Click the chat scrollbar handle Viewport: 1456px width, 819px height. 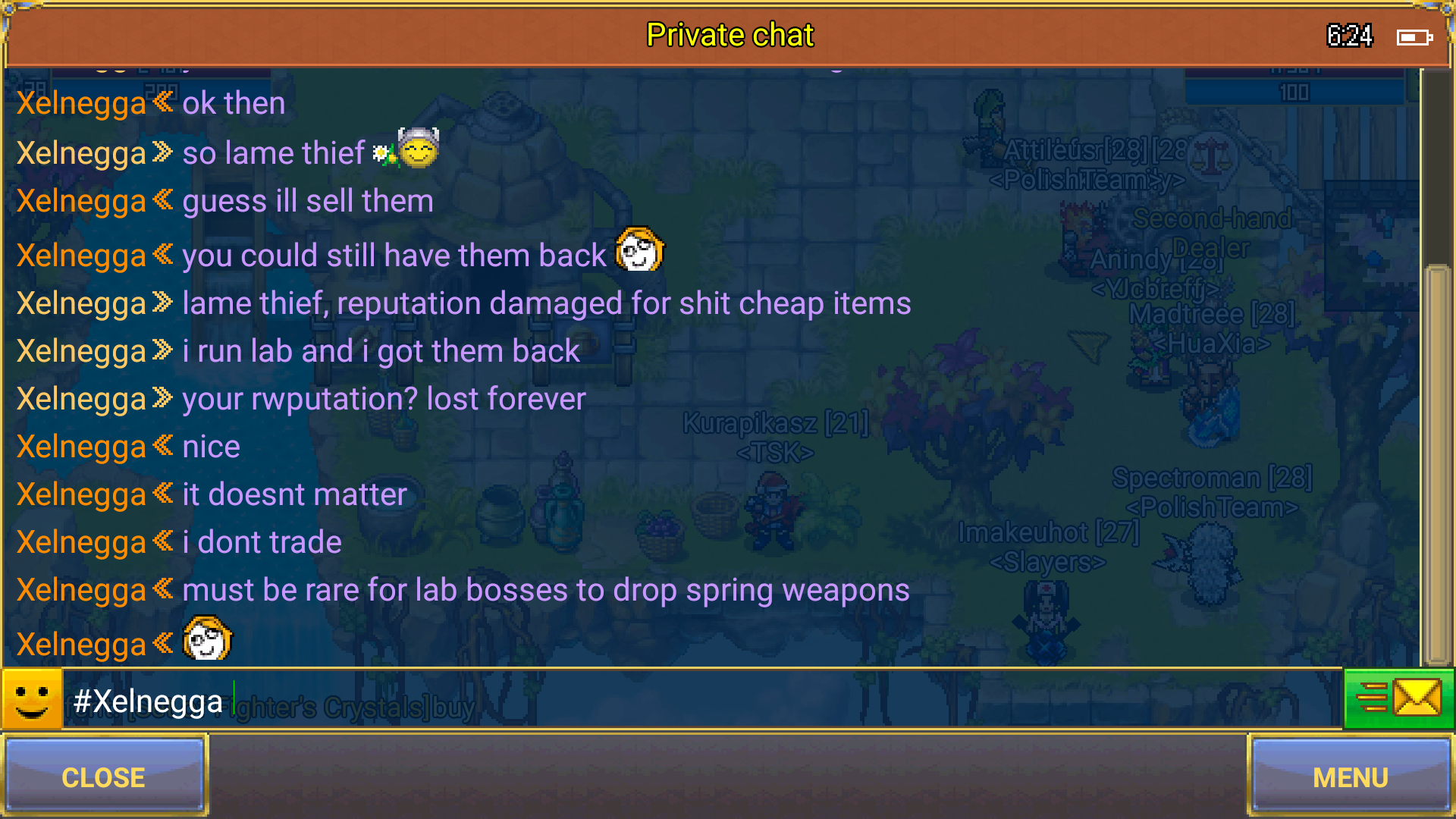pyautogui.click(x=1437, y=463)
